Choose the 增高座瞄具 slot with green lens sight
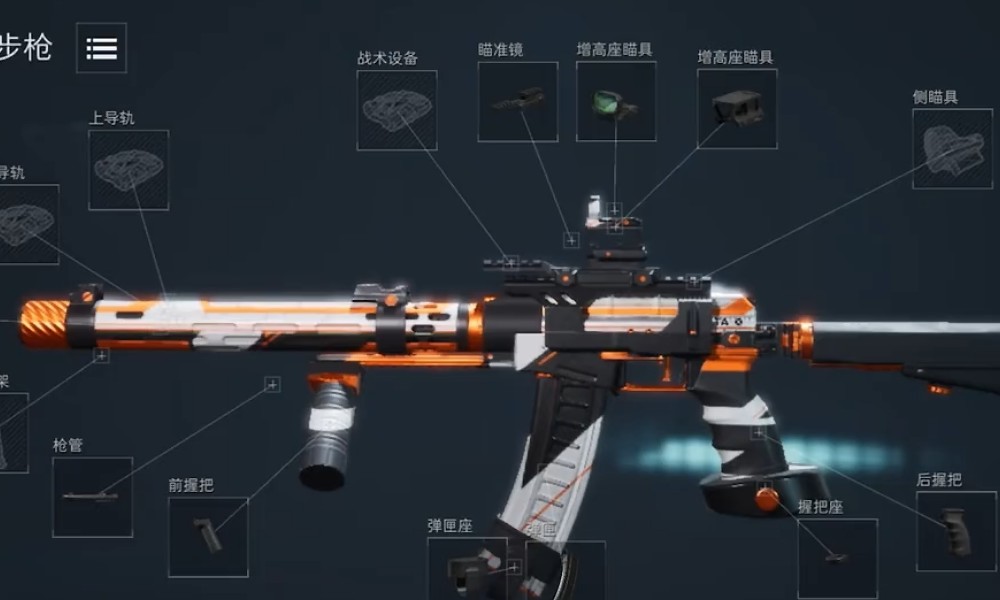This screenshot has height=600, width=1000. [615, 101]
